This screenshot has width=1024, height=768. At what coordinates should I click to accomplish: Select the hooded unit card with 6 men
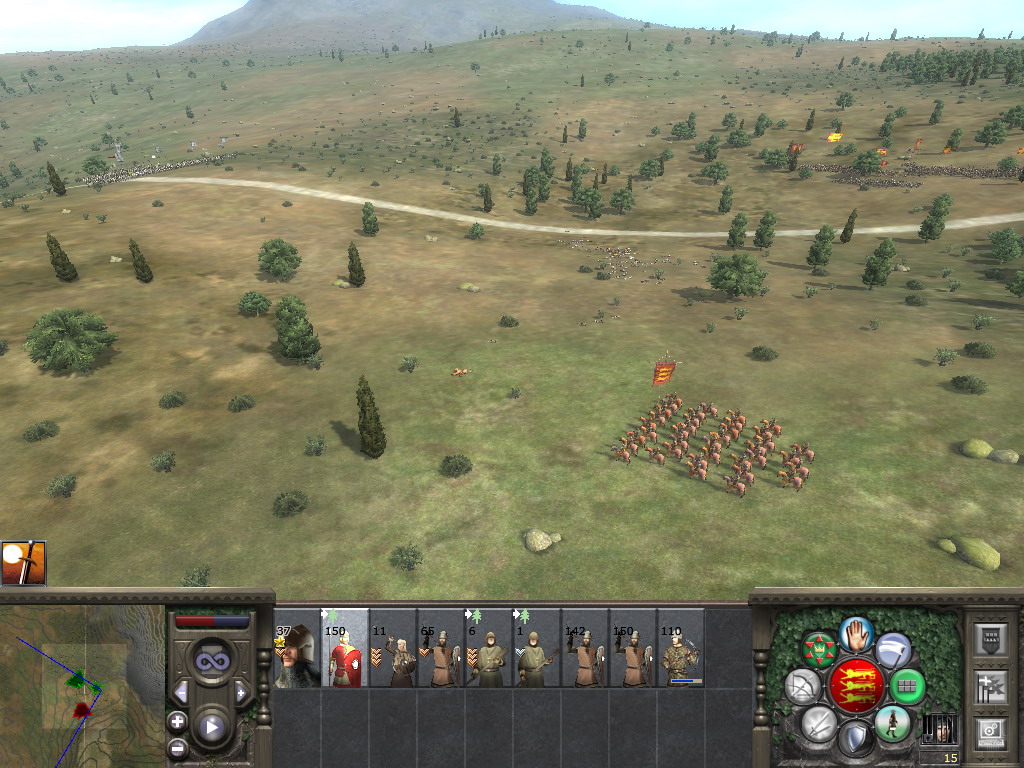[489, 648]
